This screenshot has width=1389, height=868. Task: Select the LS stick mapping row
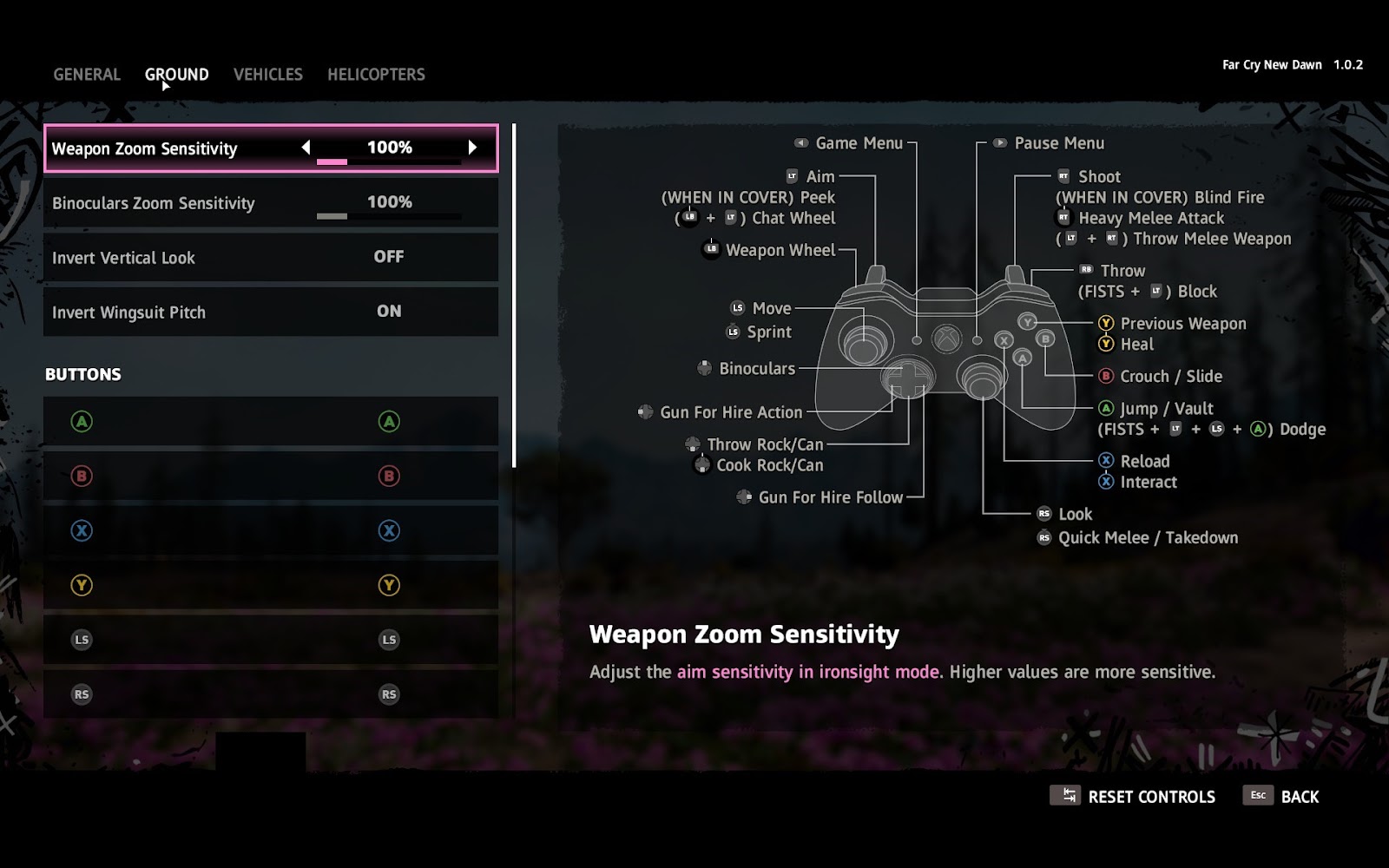pos(271,640)
